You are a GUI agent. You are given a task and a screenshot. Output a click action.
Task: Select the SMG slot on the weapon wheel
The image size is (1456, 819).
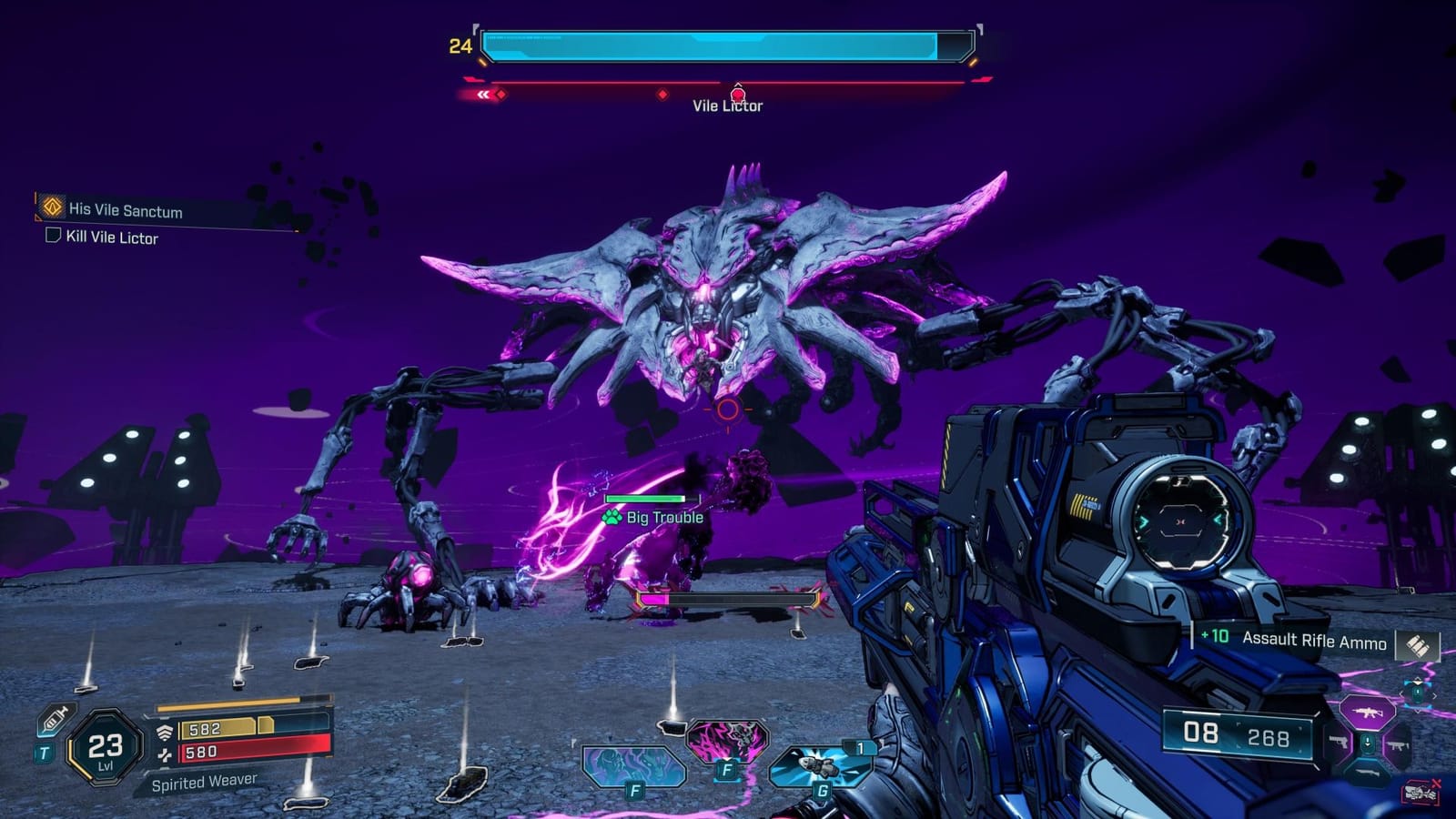point(1398,744)
